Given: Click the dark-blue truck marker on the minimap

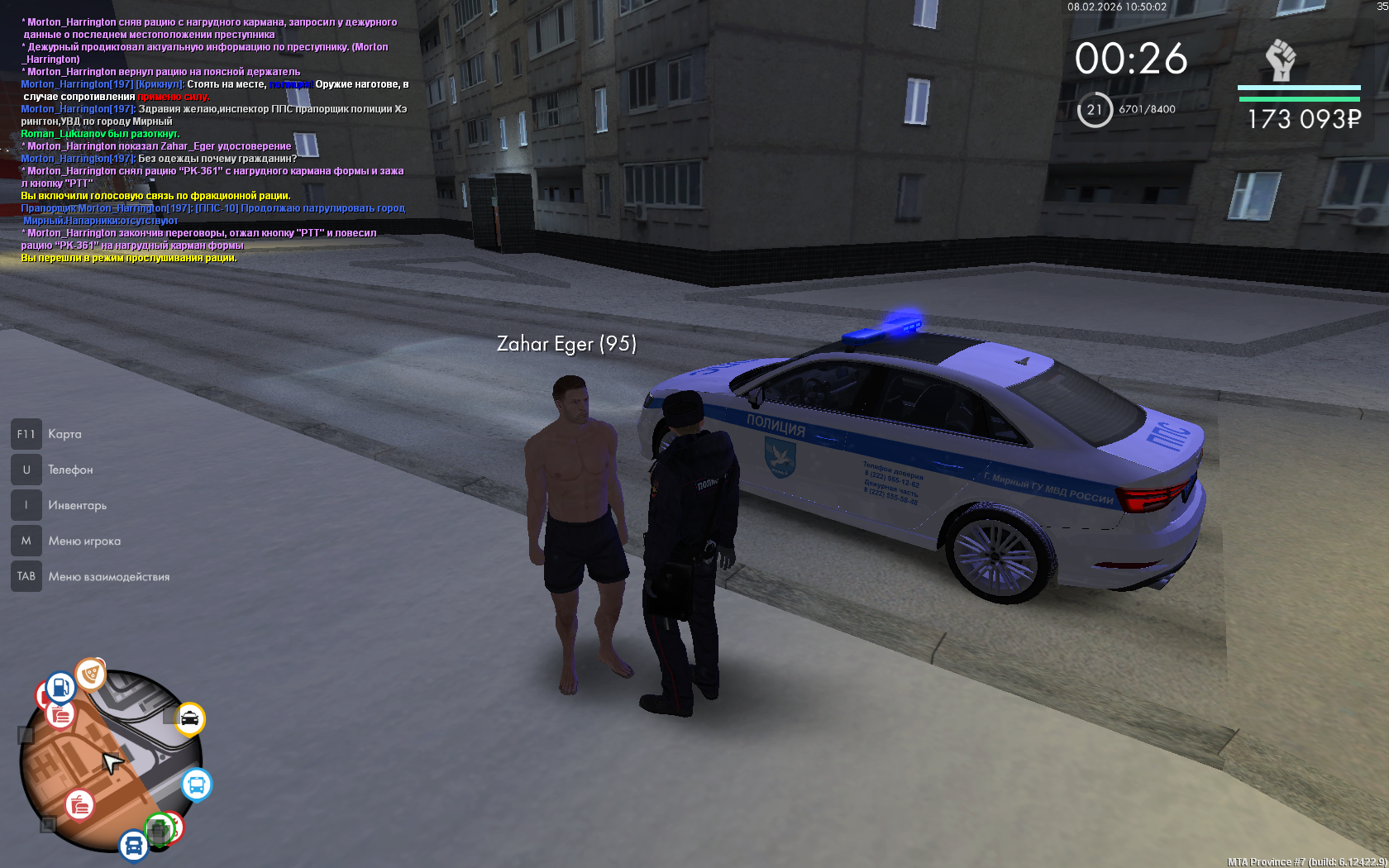Looking at the screenshot, I should 134,846.
